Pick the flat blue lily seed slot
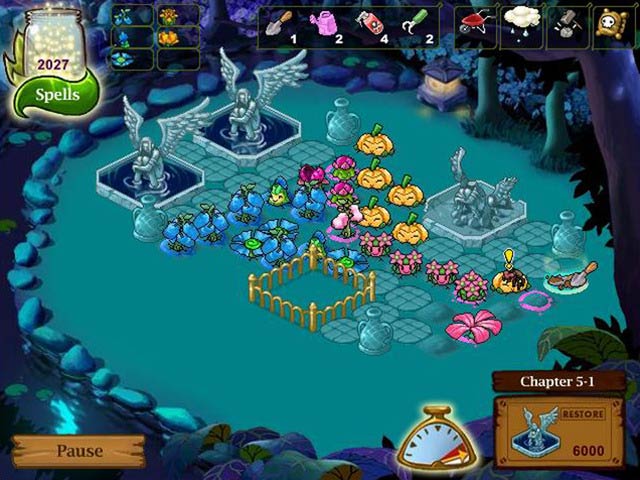Screen dimensions: 640x480 124,58
